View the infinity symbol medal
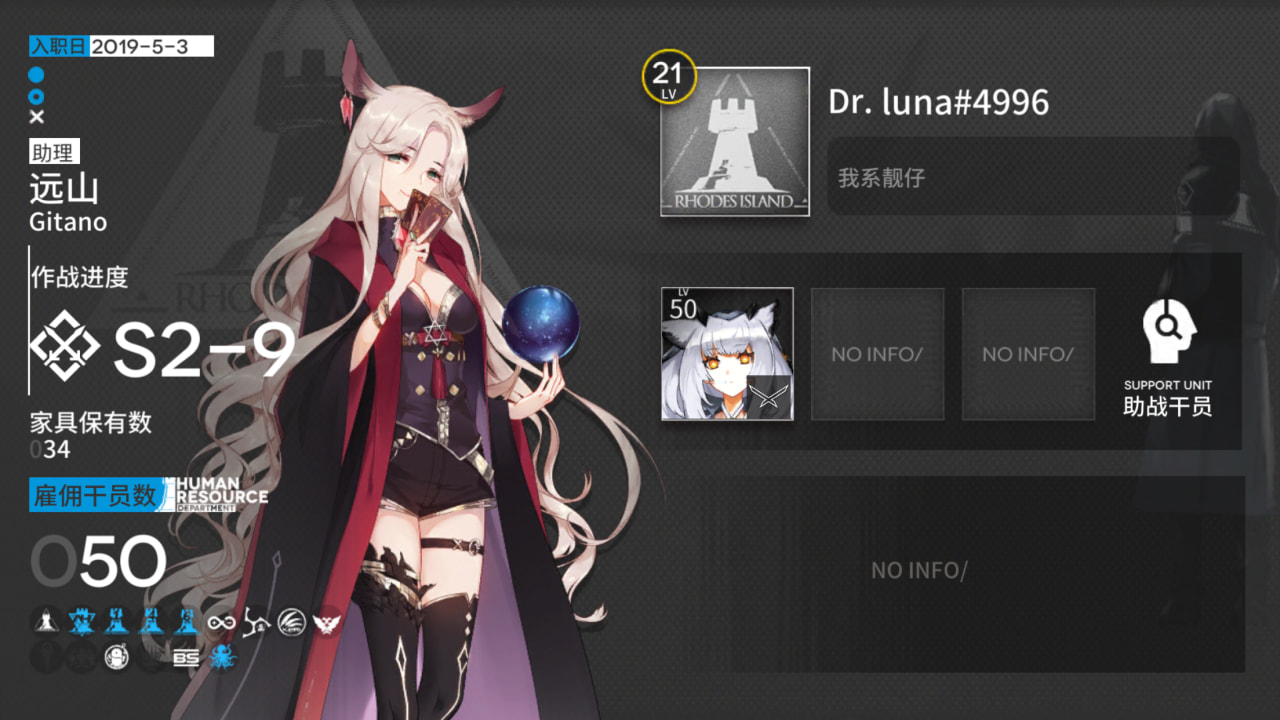Viewport: 1280px width, 720px height. 221,622
